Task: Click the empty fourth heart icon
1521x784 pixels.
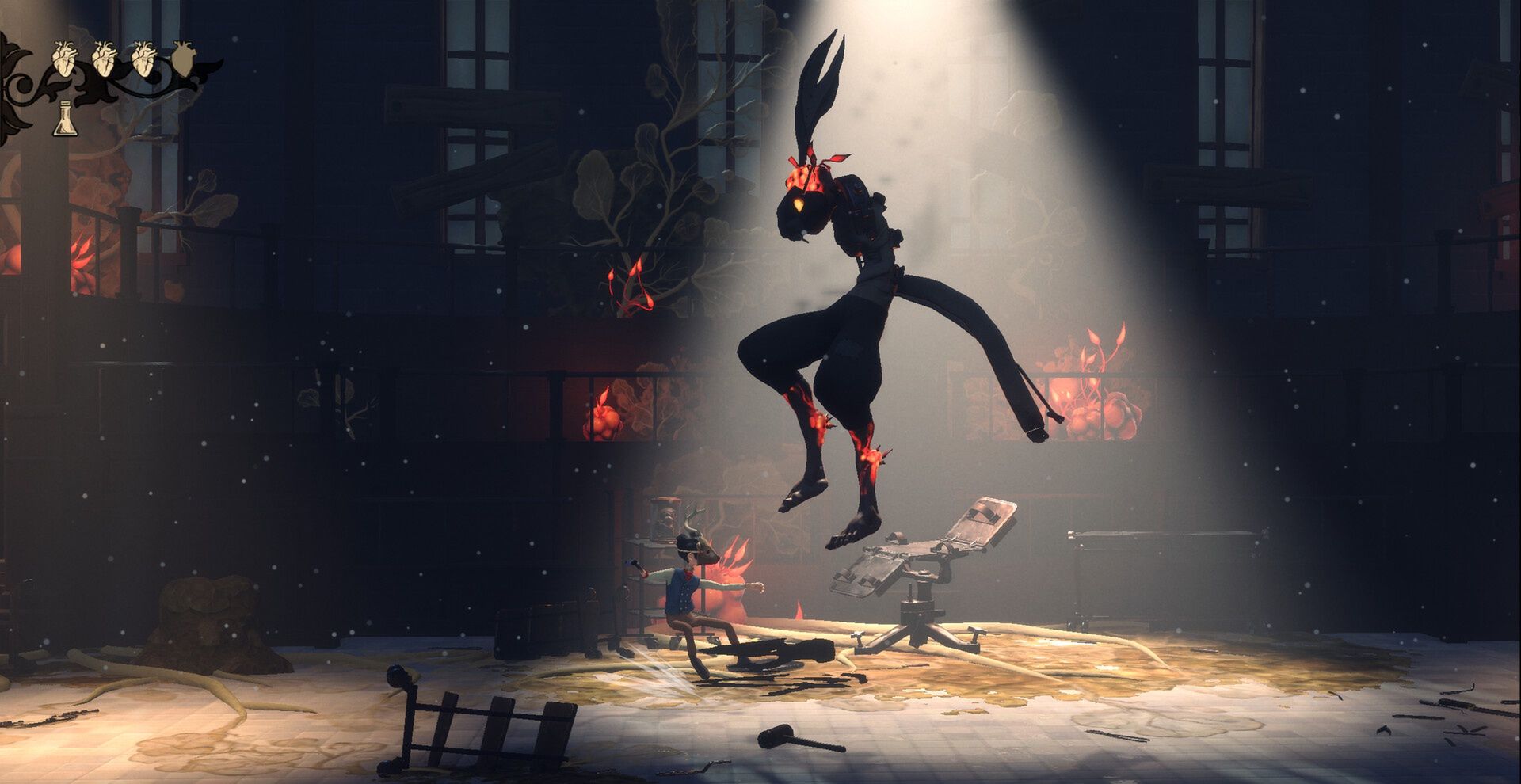Action: [x=184, y=59]
